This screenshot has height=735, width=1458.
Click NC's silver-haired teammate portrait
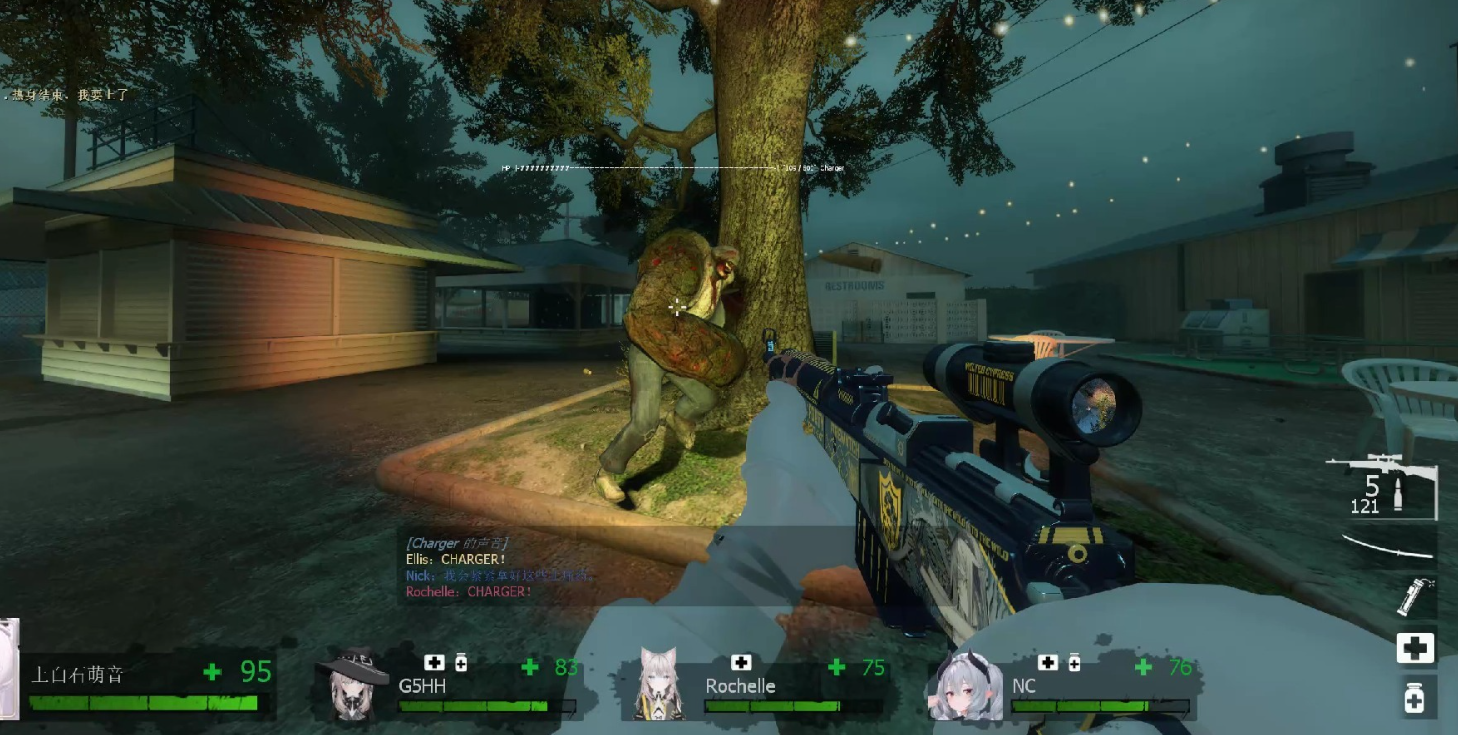968,687
